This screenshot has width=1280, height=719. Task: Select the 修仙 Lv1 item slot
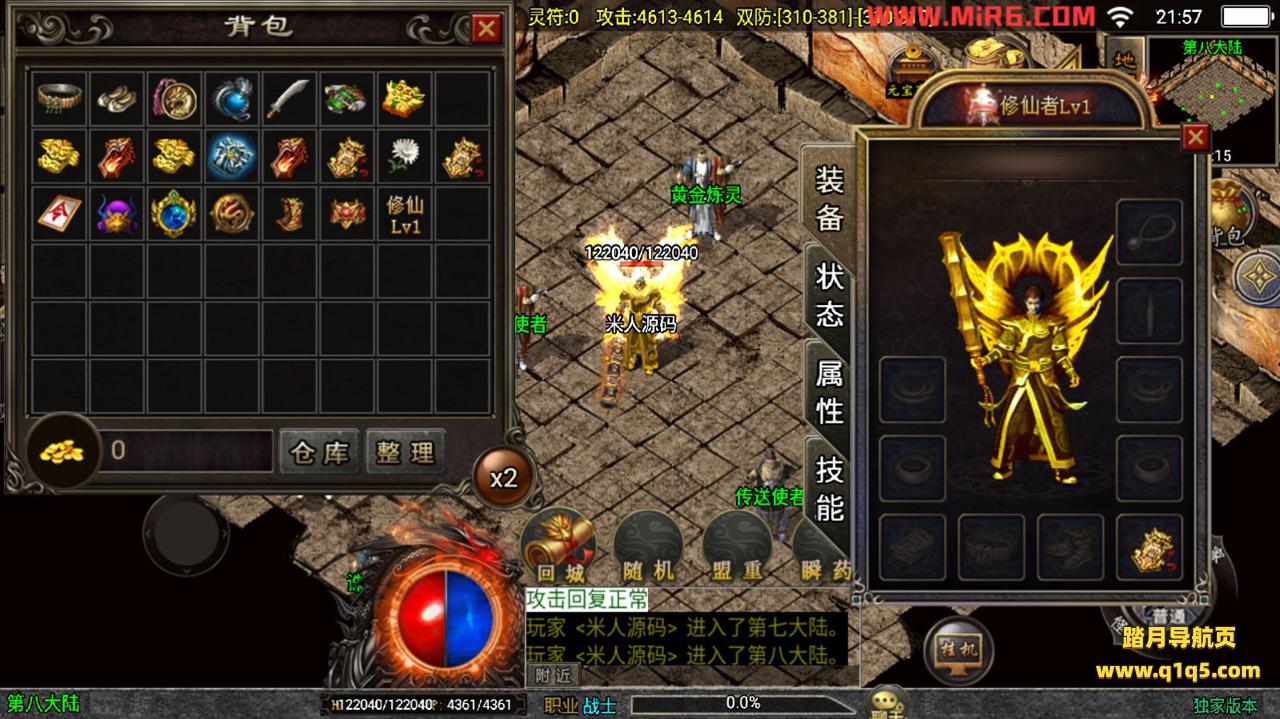click(404, 214)
